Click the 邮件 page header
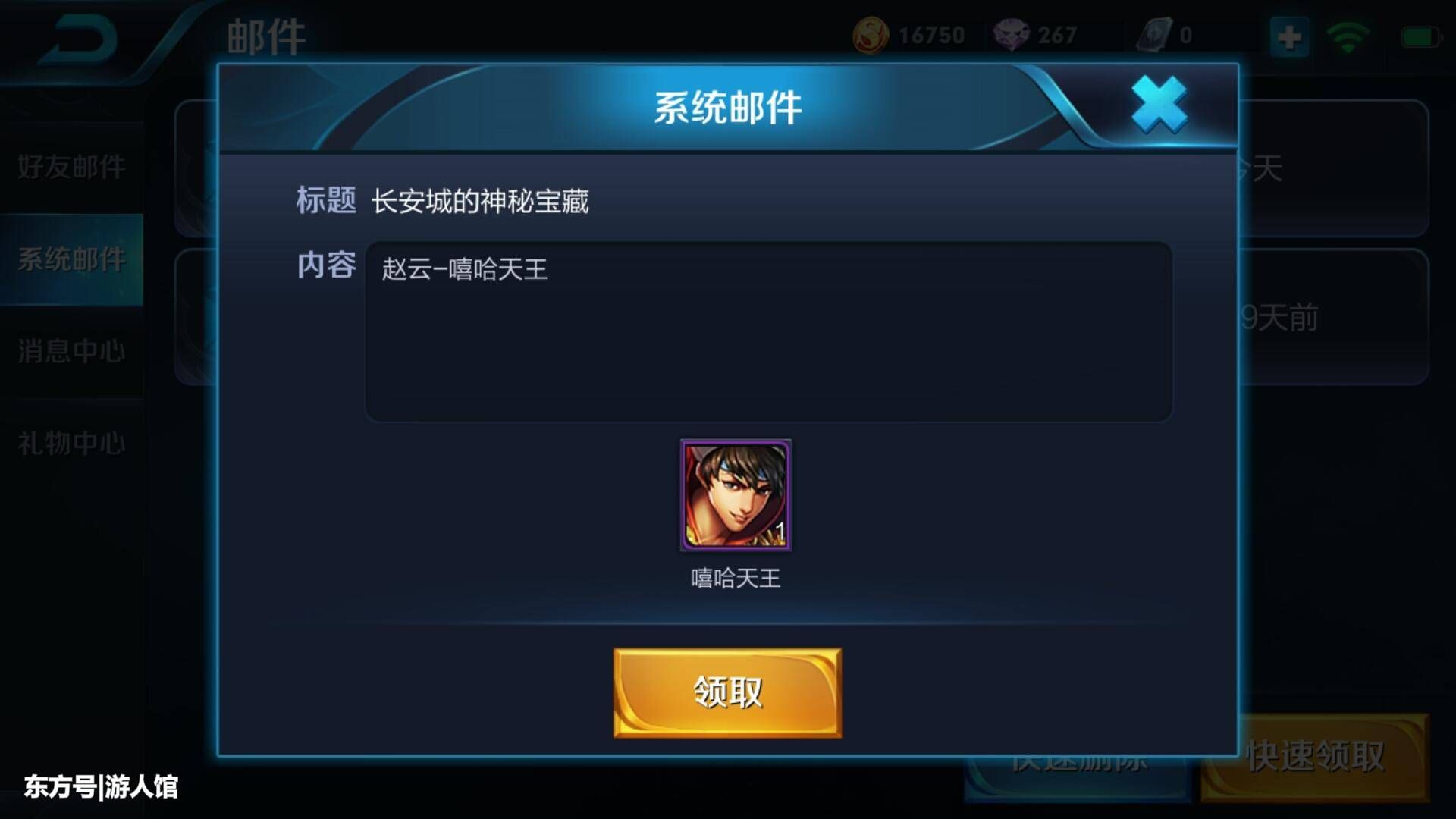The width and height of the screenshot is (1456, 819). pos(265,34)
